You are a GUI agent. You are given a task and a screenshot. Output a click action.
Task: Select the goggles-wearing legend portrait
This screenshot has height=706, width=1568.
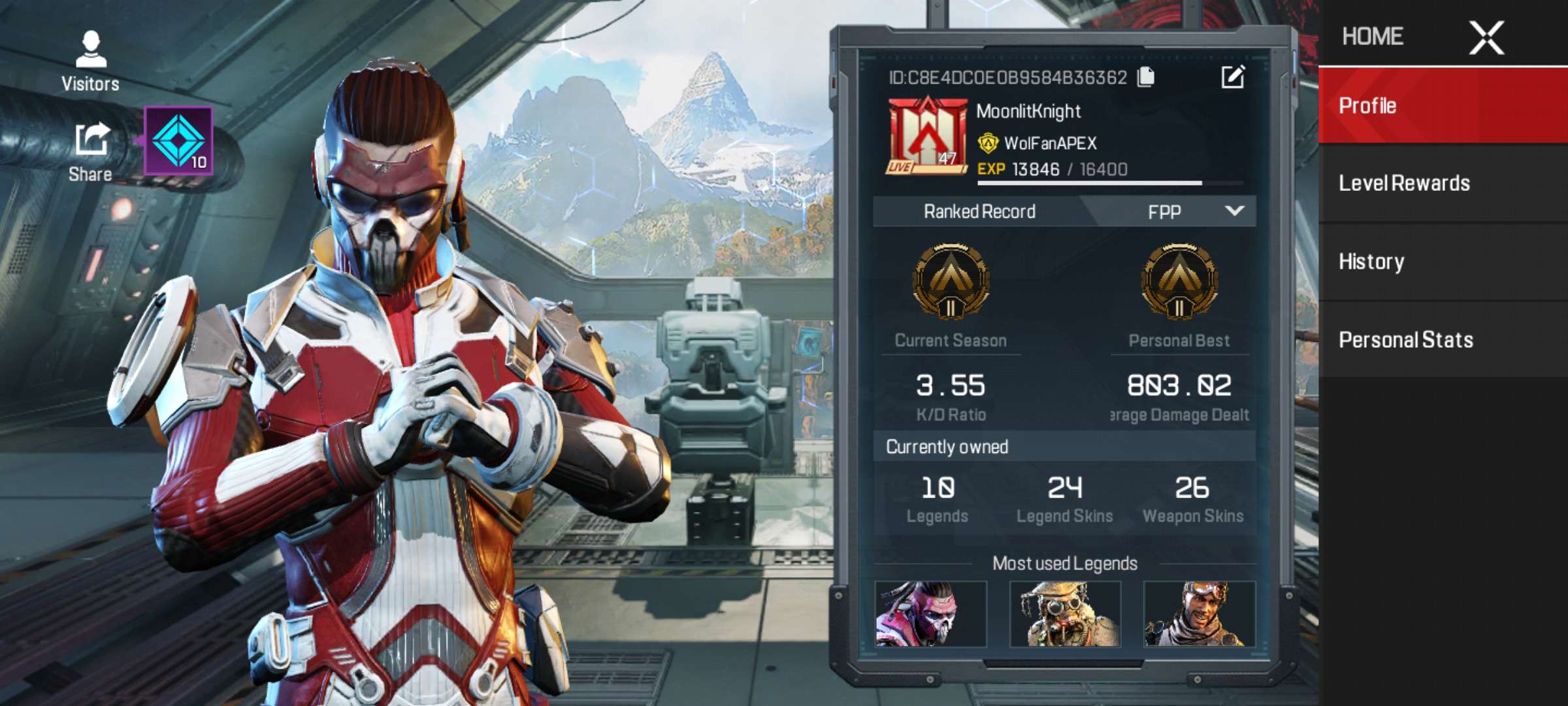tap(1200, 614)
